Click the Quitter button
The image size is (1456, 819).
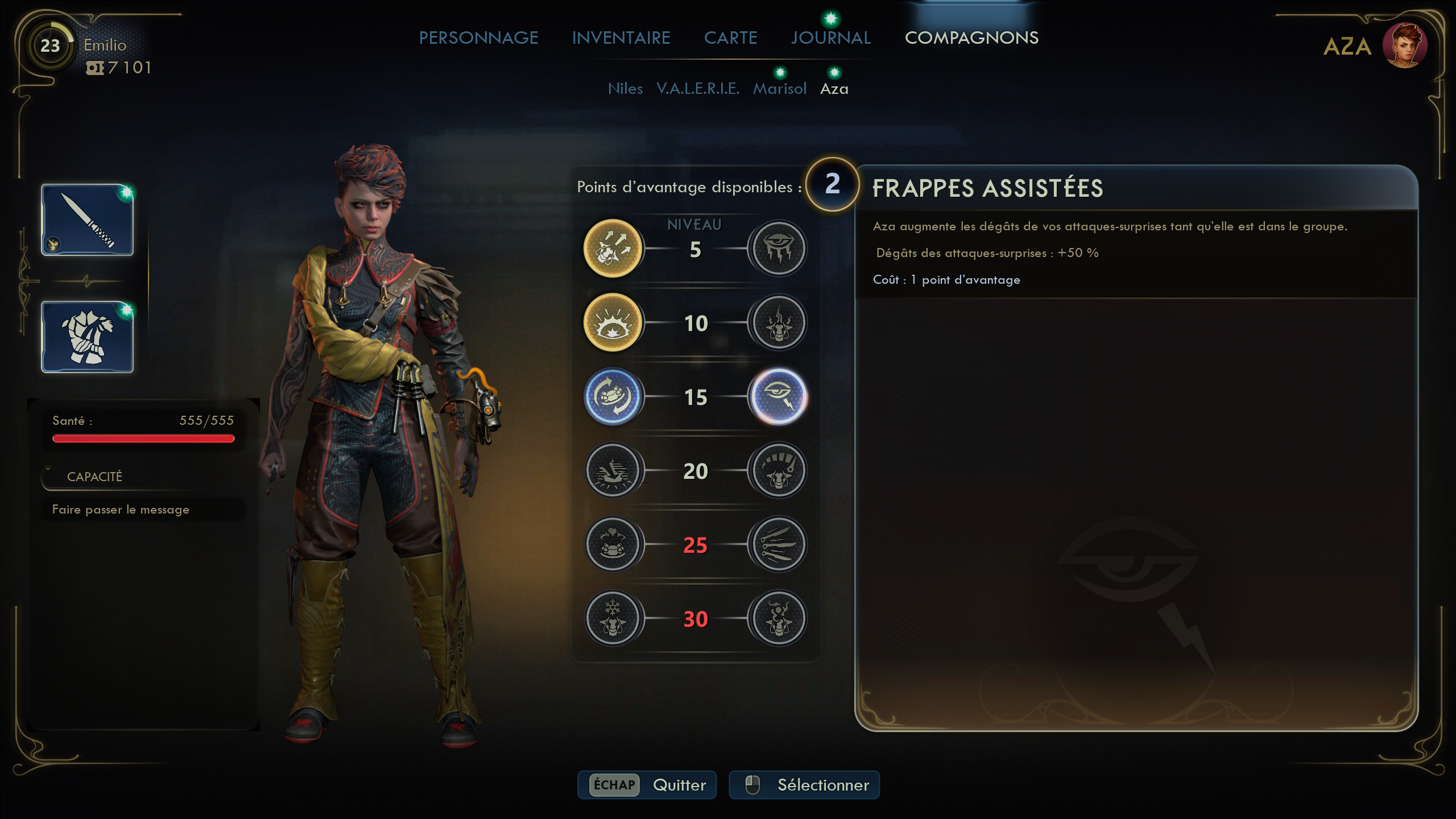click(647, 785)
